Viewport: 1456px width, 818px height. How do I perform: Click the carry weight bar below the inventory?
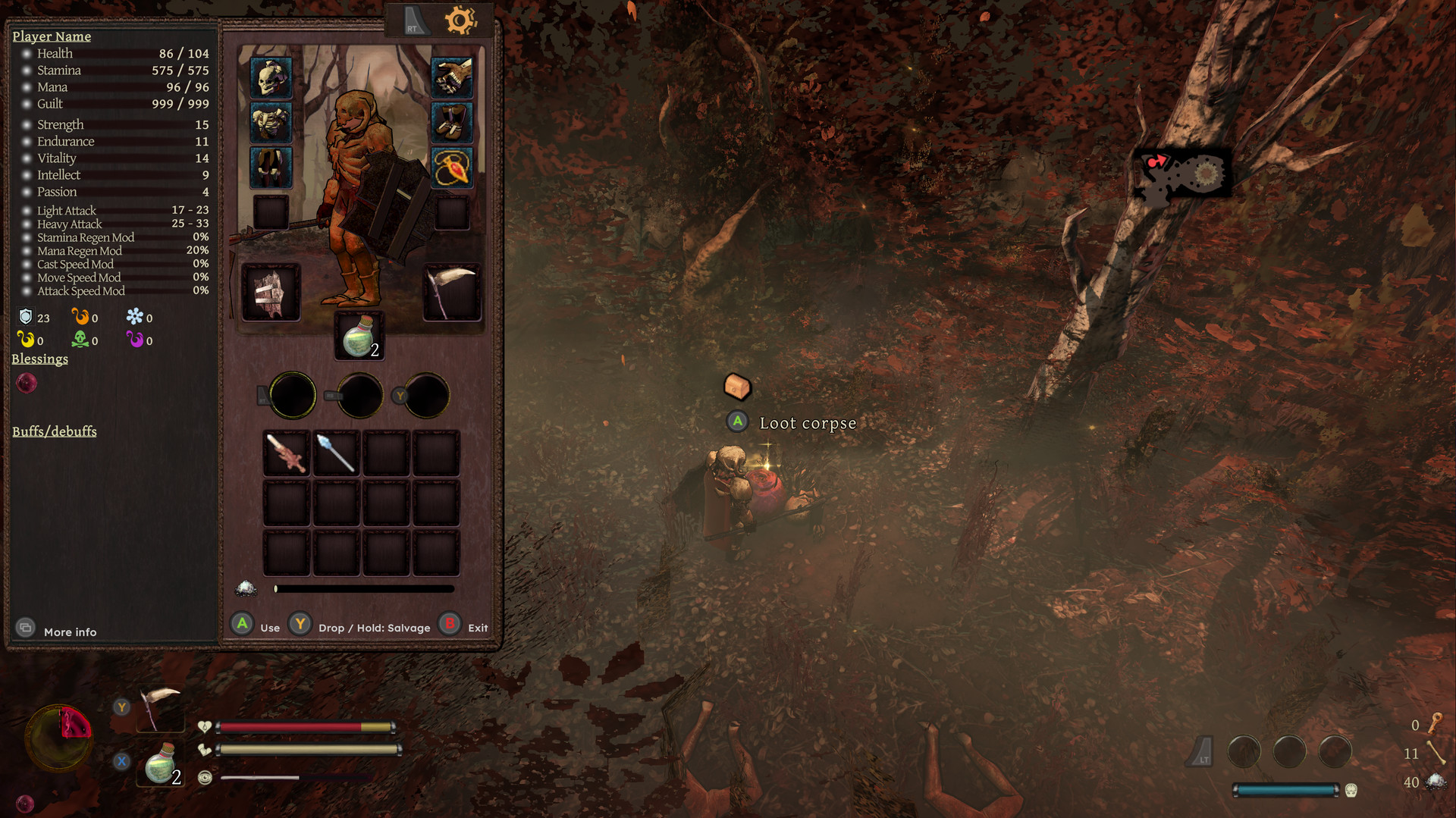pos(364,588)
